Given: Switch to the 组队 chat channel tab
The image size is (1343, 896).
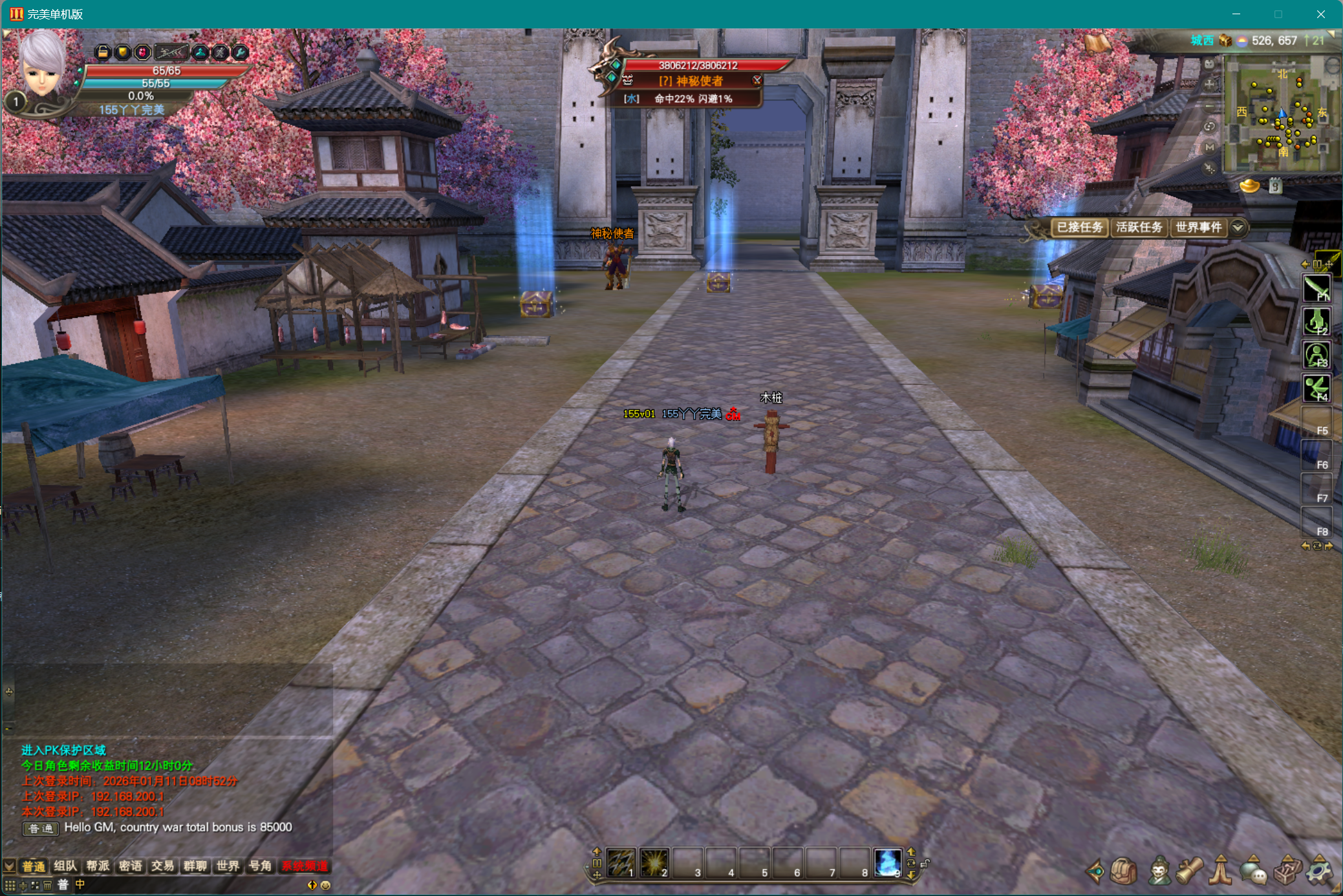Looking at the screenshot, I should [x=65, y=866].
